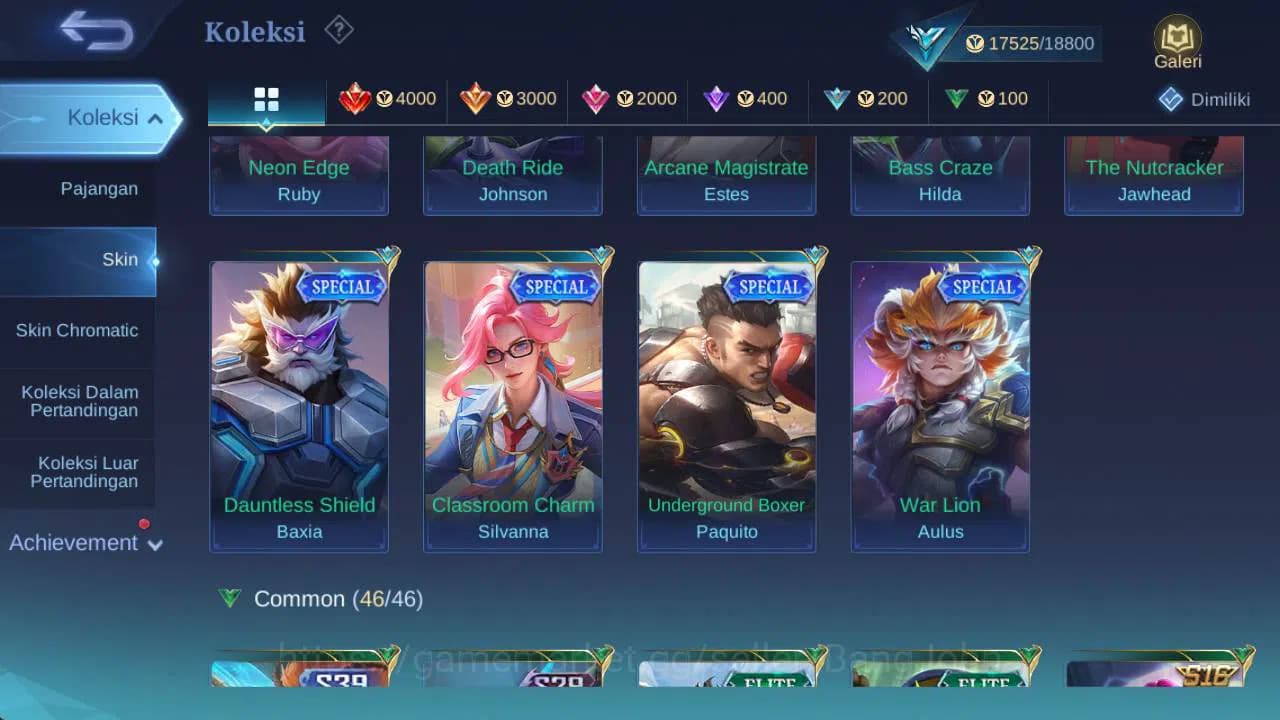1280x720 pixels.
Task: Click the orange 3000-ticket rarity filter icon
Action: coord(476,99)
